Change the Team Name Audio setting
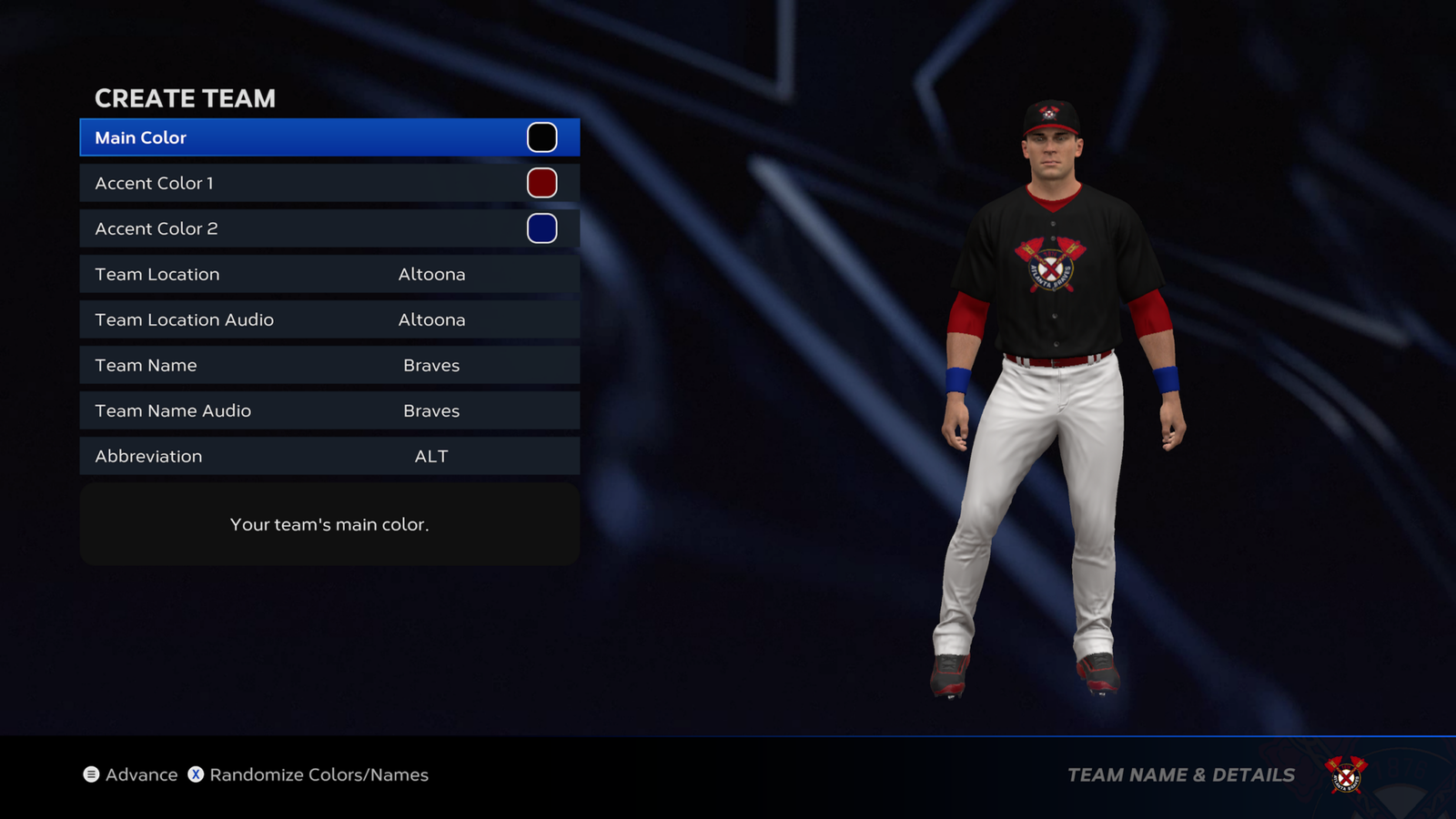The width and height of the screenshot is (1456, 819). [329, 410]
